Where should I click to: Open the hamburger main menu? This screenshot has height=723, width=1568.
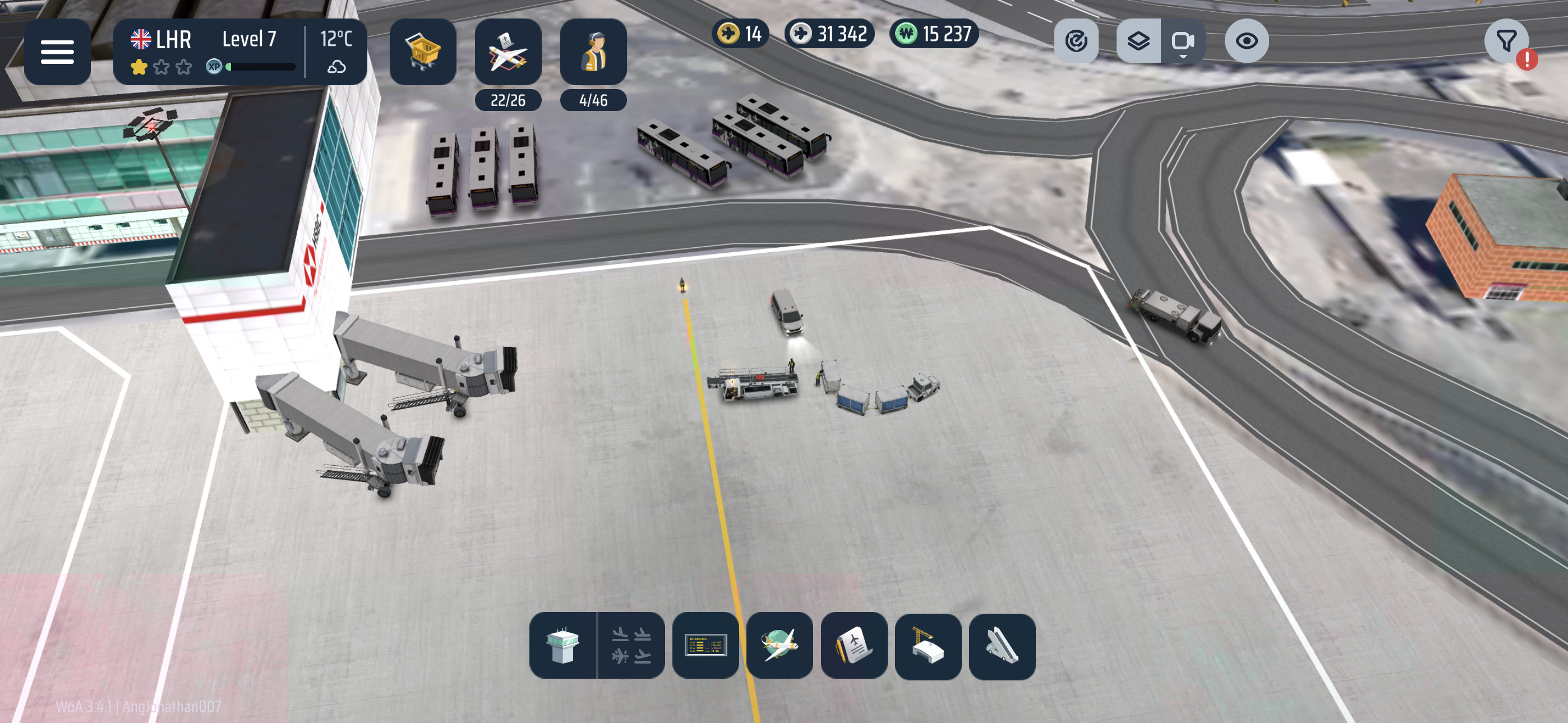57,52
